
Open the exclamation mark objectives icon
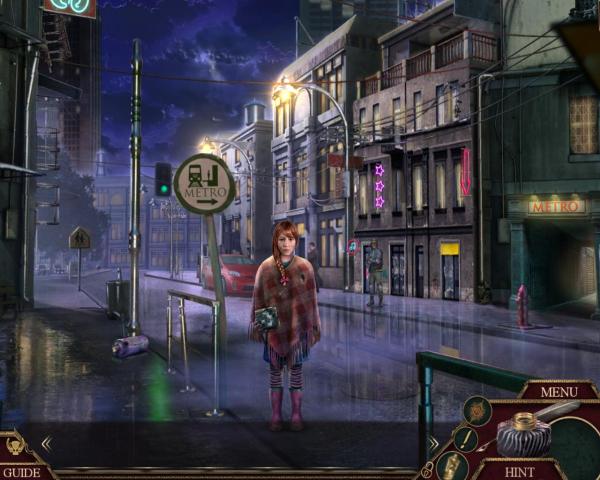465,438
